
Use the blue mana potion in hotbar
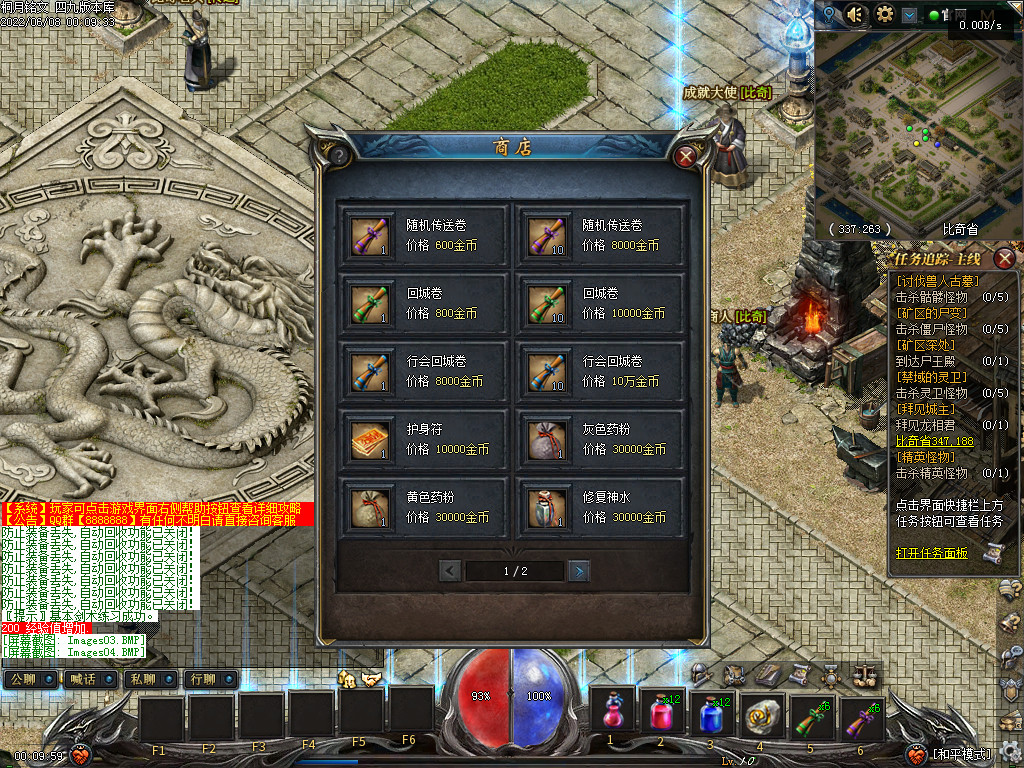pyautogui.click(x=710, y=715)
